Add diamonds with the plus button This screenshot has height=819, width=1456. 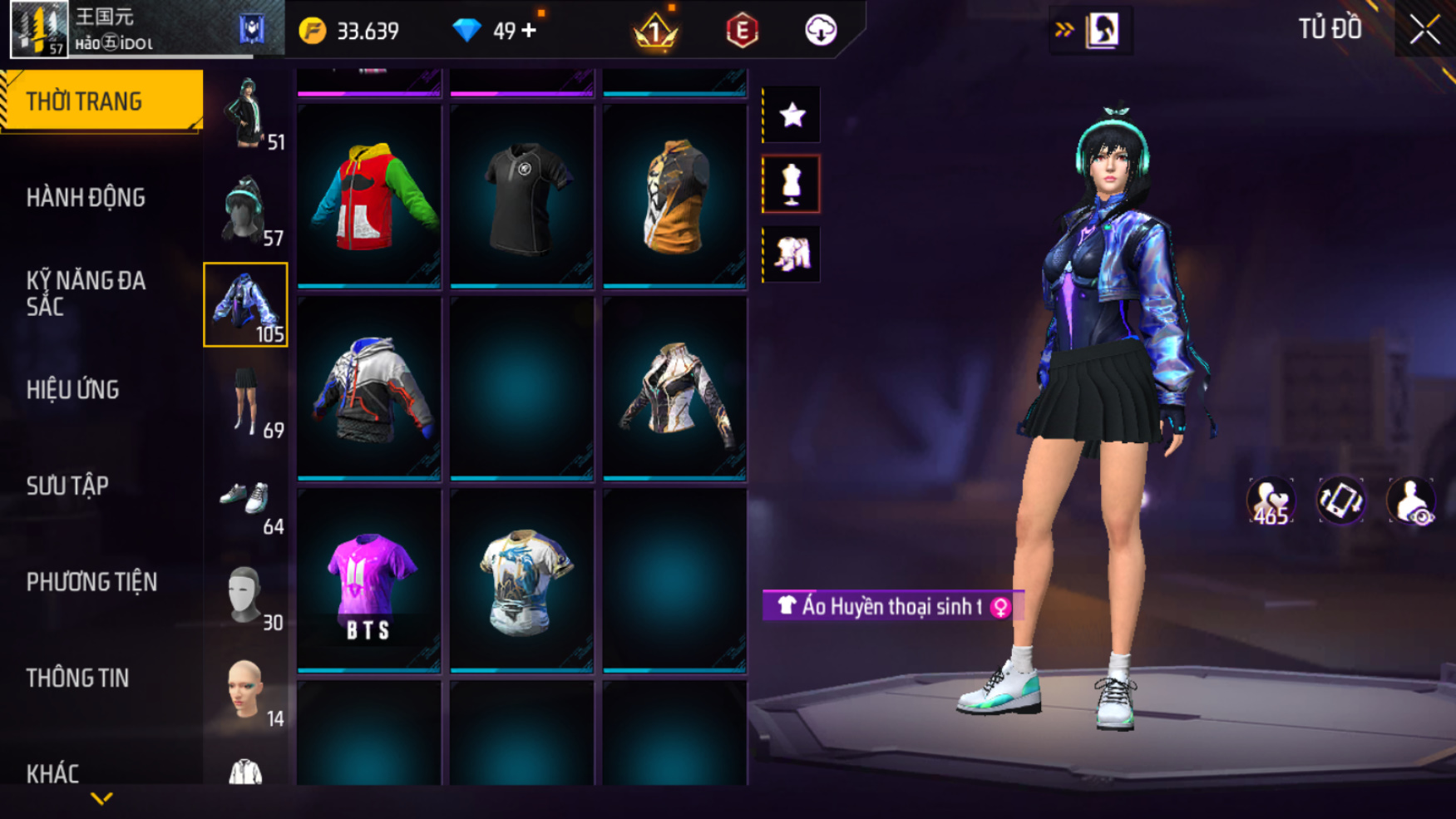click(x=530, y=31)
